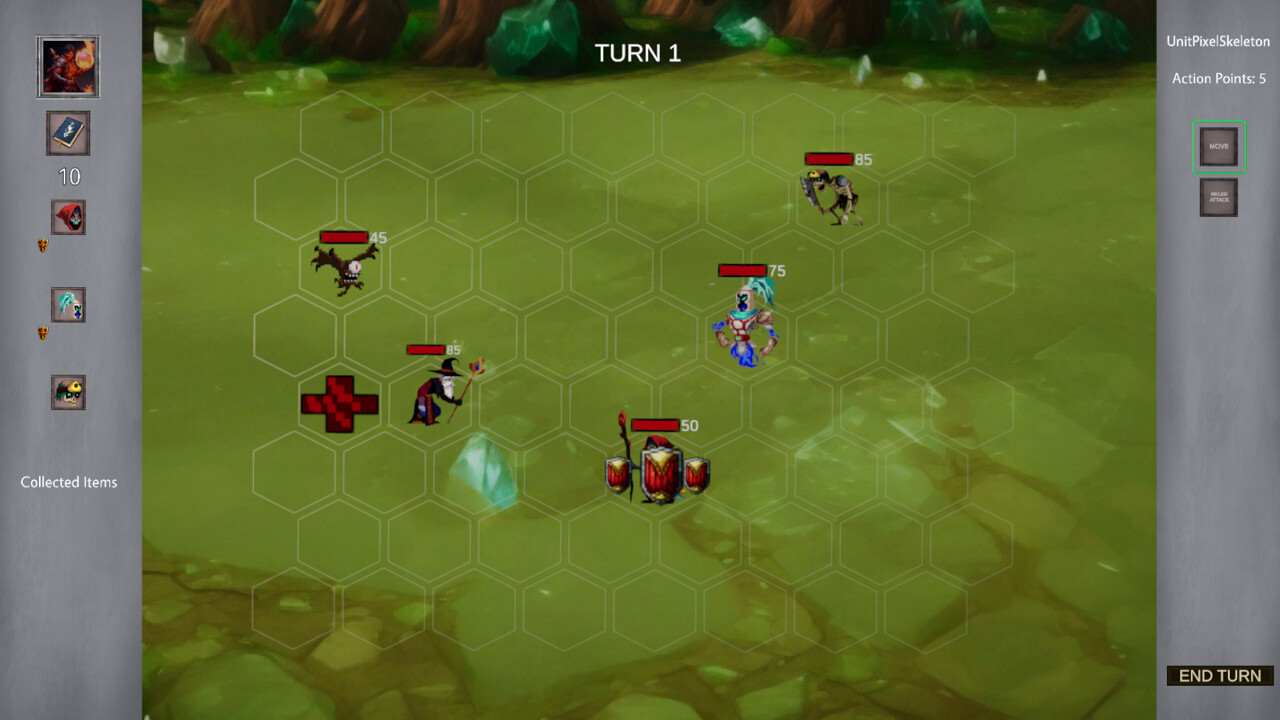This screenshot has height=720, width=1280.
Task: Click the gold coin badge under the hood icon
Action: 44,245
